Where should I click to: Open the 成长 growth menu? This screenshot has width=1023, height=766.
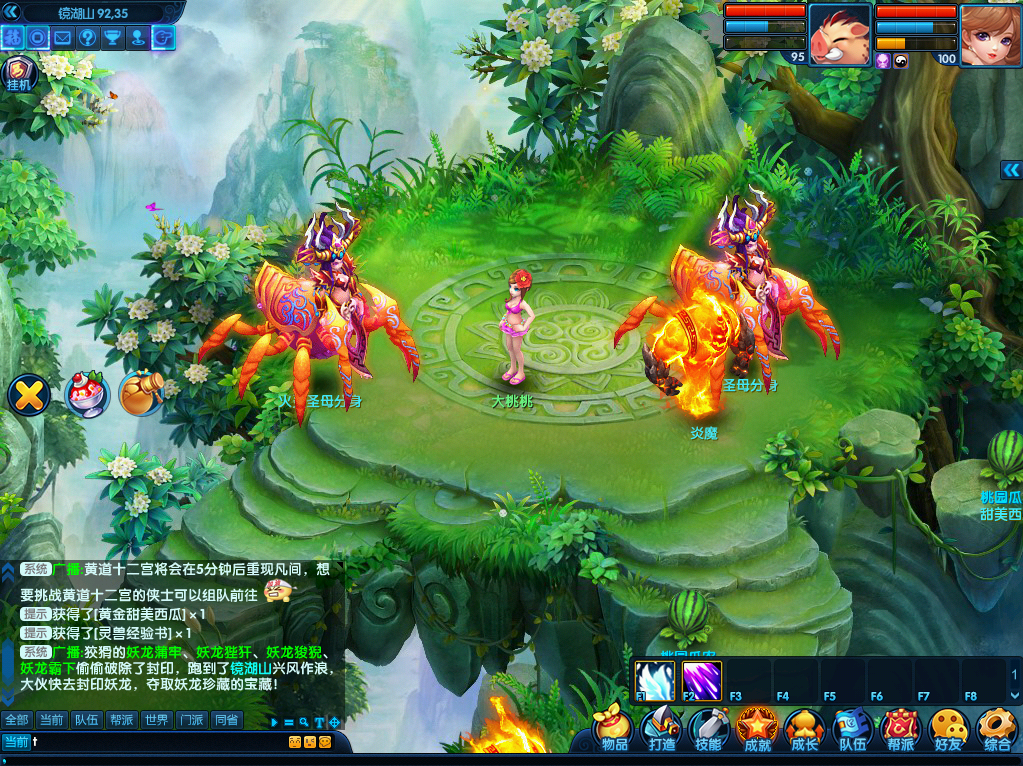click(804, 729)
